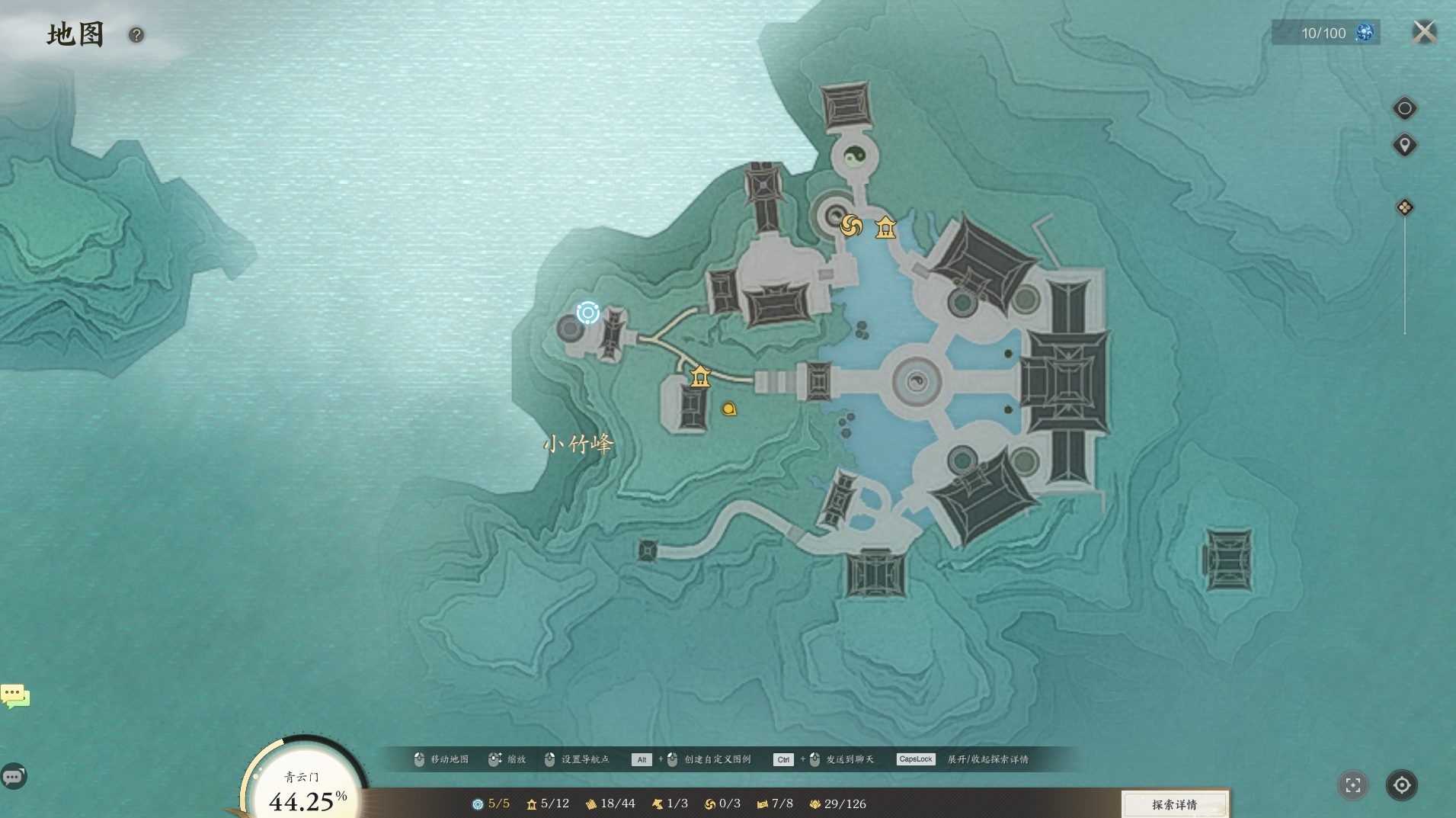Toggle the fullscreen frame map button

[x=1353, y=785]
